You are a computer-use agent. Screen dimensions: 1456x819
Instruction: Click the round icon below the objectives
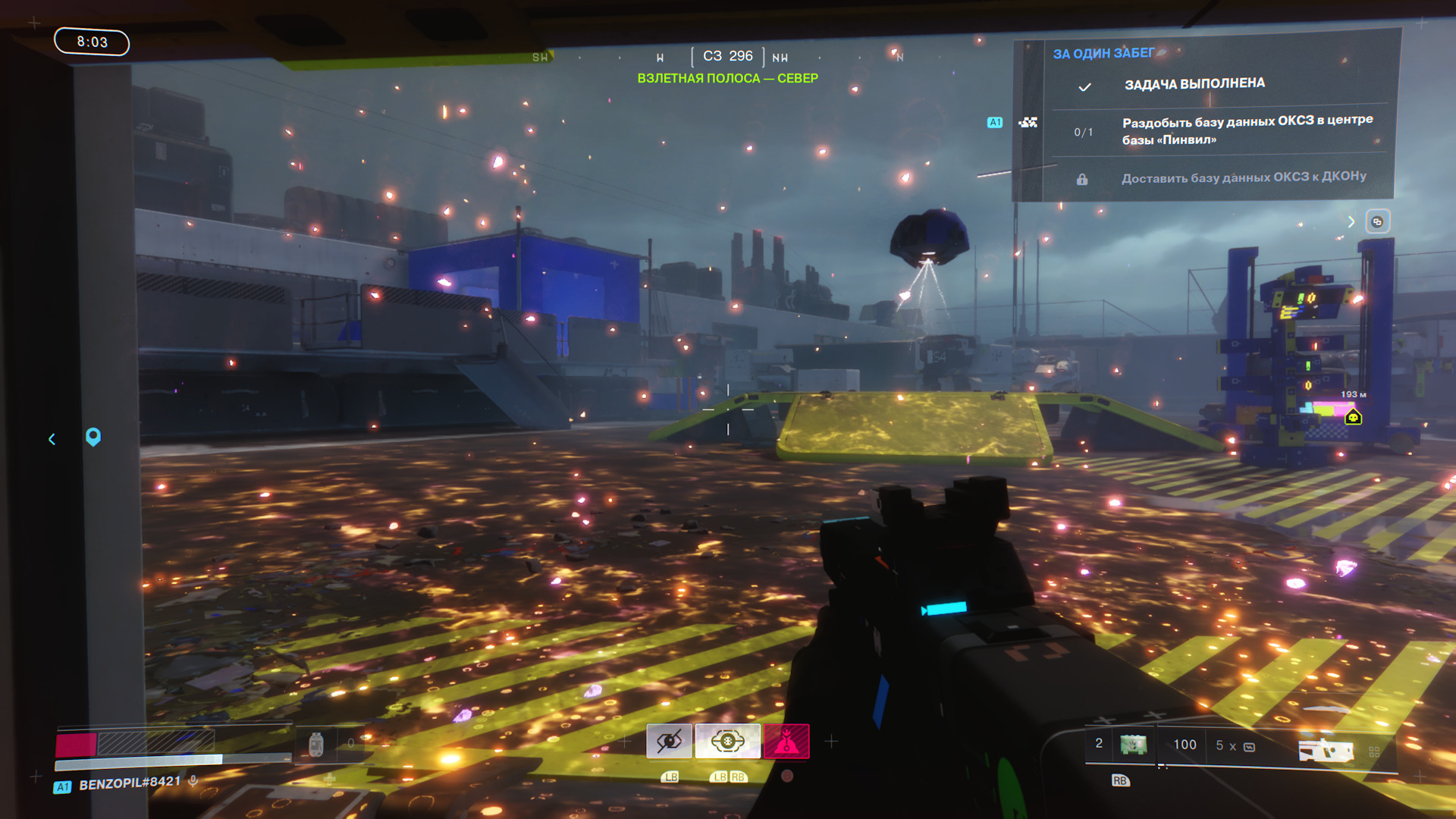click(x=1377, y=221)
